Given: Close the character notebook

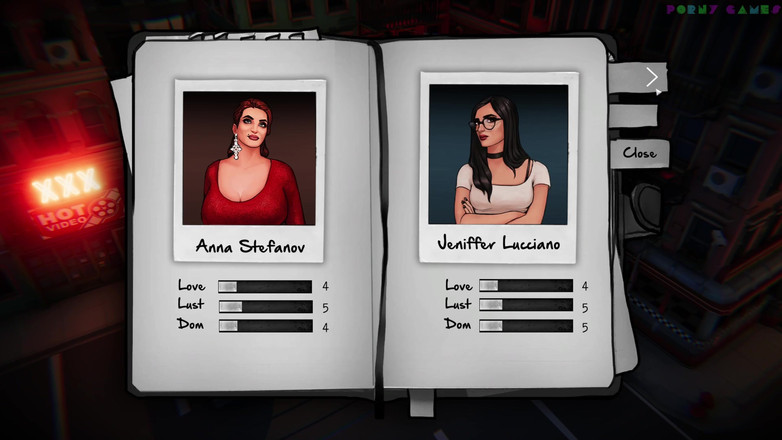Looking at the screenshot, I should [x=639, y=153].
